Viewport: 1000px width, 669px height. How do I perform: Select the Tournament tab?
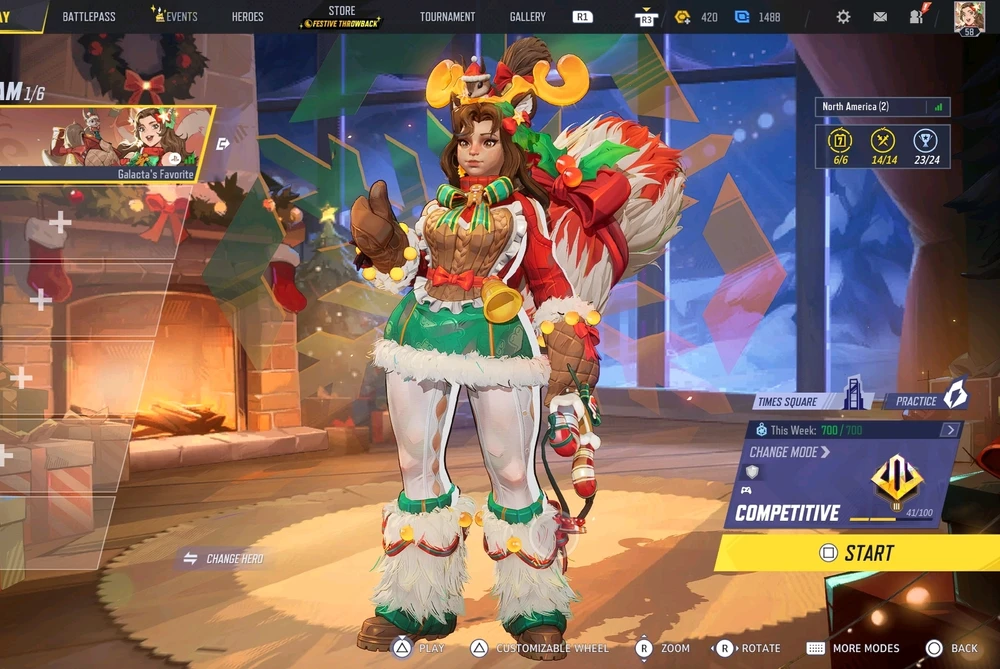[x=447, y=17]
